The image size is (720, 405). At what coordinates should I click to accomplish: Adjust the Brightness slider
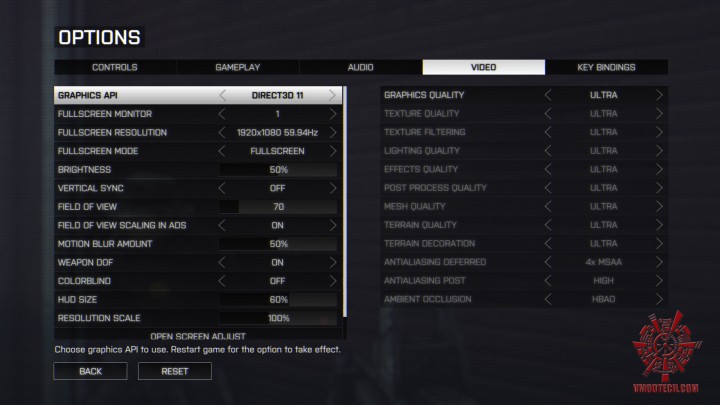click(278, 170)
